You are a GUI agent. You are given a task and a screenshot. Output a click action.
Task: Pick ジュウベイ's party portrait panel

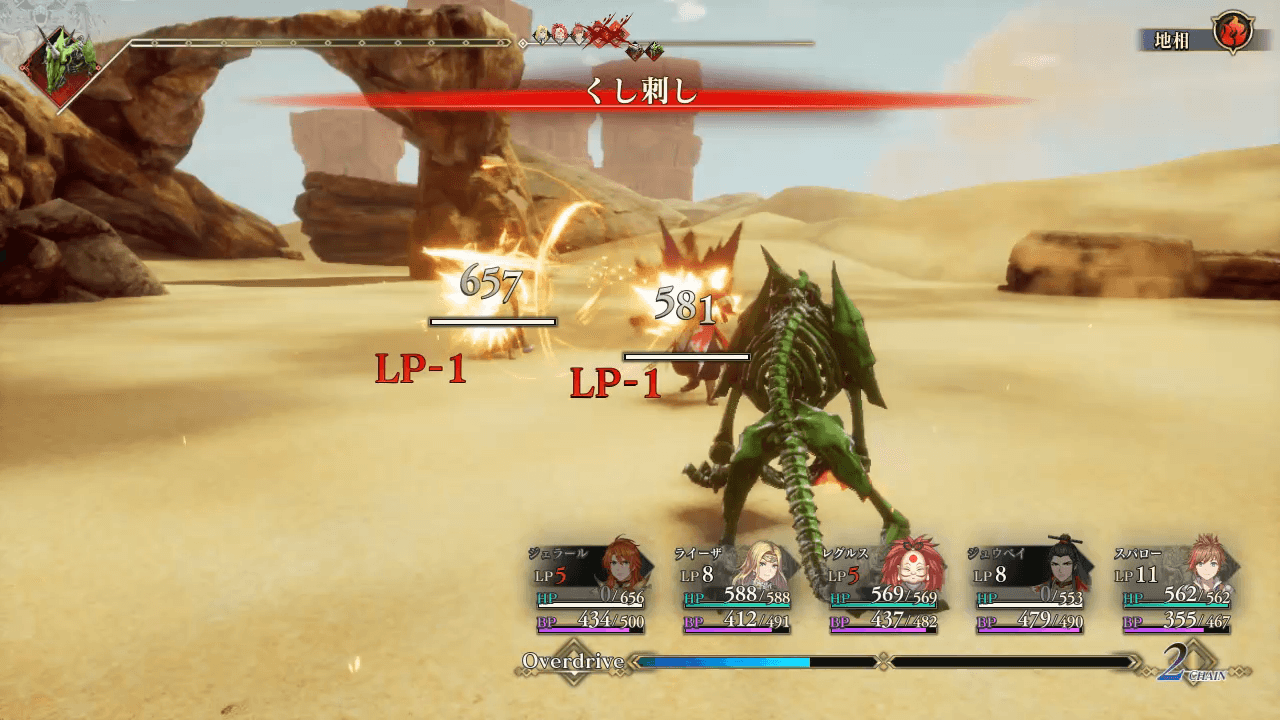point(1030,590)
